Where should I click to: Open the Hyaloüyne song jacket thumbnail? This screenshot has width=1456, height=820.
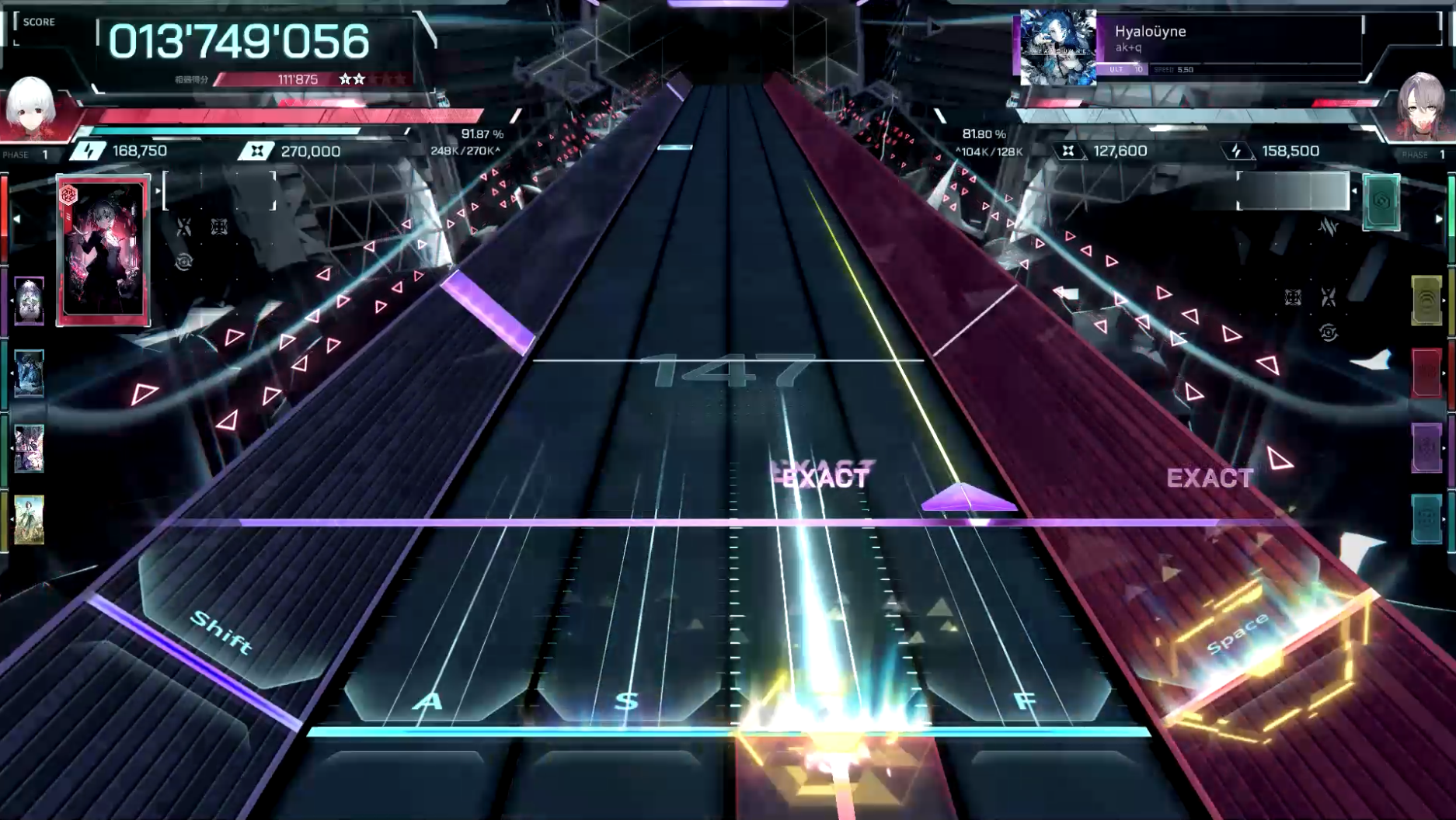point(1057,47)
